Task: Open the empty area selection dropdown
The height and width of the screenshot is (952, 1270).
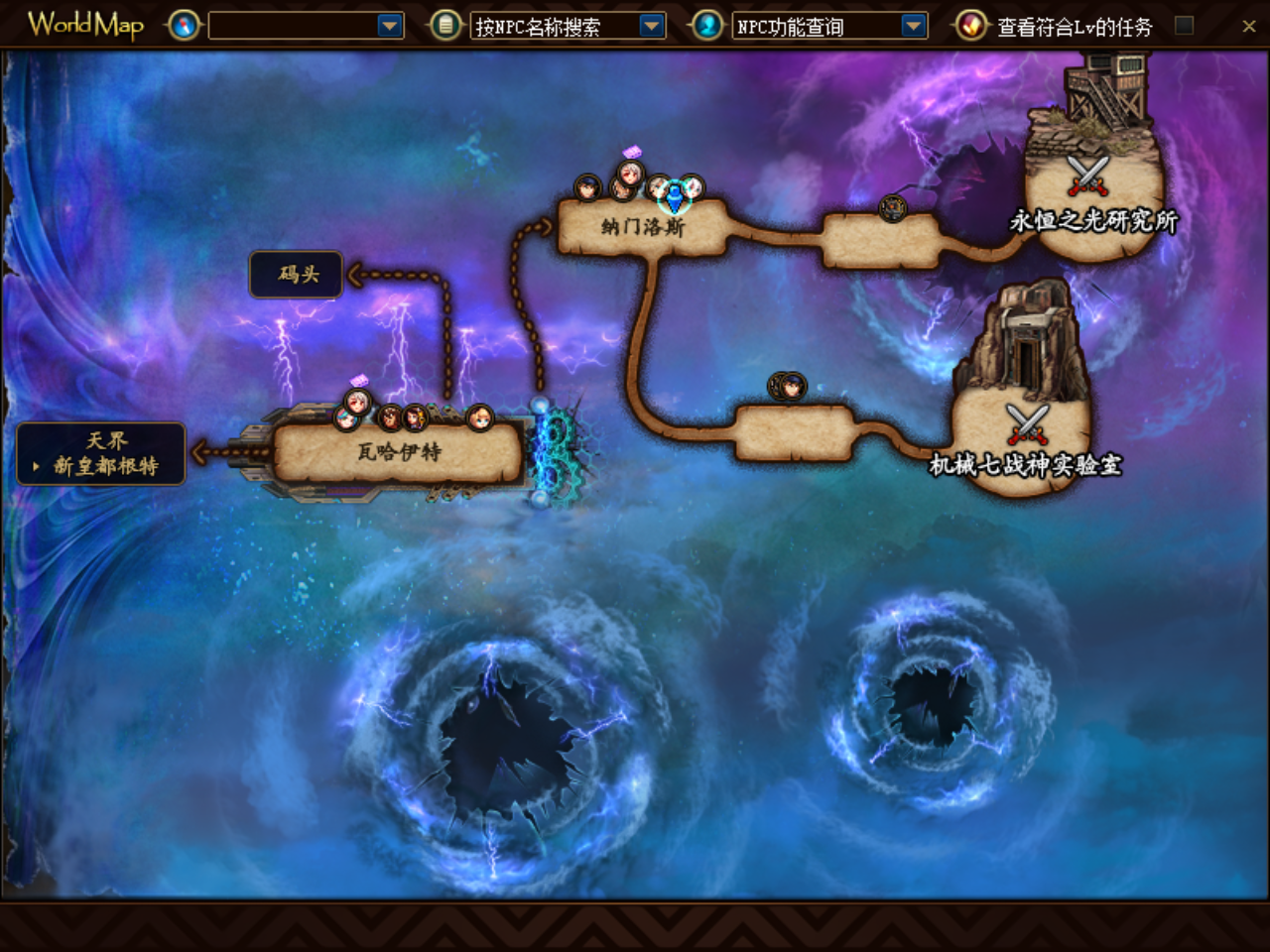Action: (x=390, y=26)
